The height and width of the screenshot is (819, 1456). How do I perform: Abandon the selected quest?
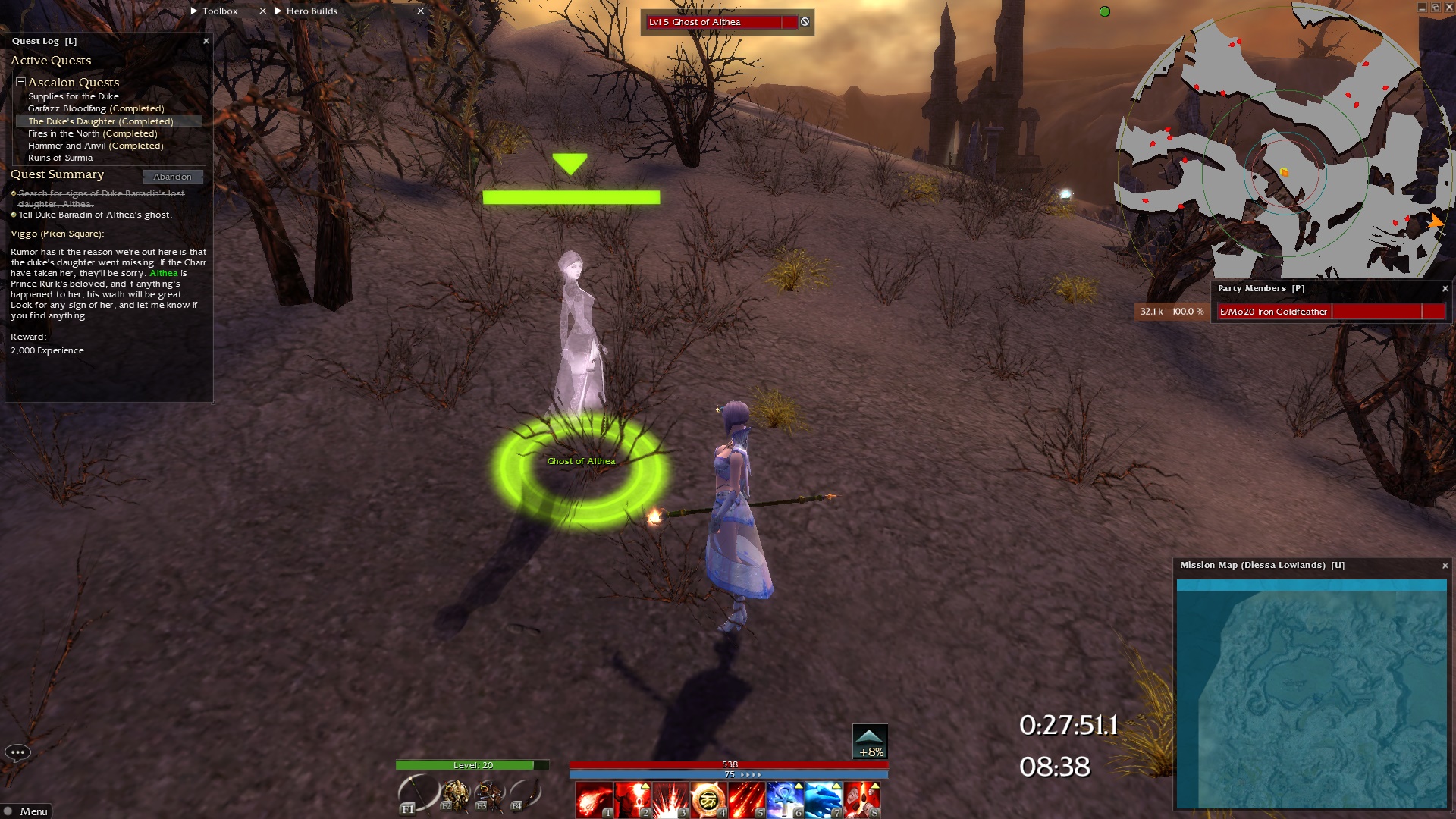(x=172, y=177)
